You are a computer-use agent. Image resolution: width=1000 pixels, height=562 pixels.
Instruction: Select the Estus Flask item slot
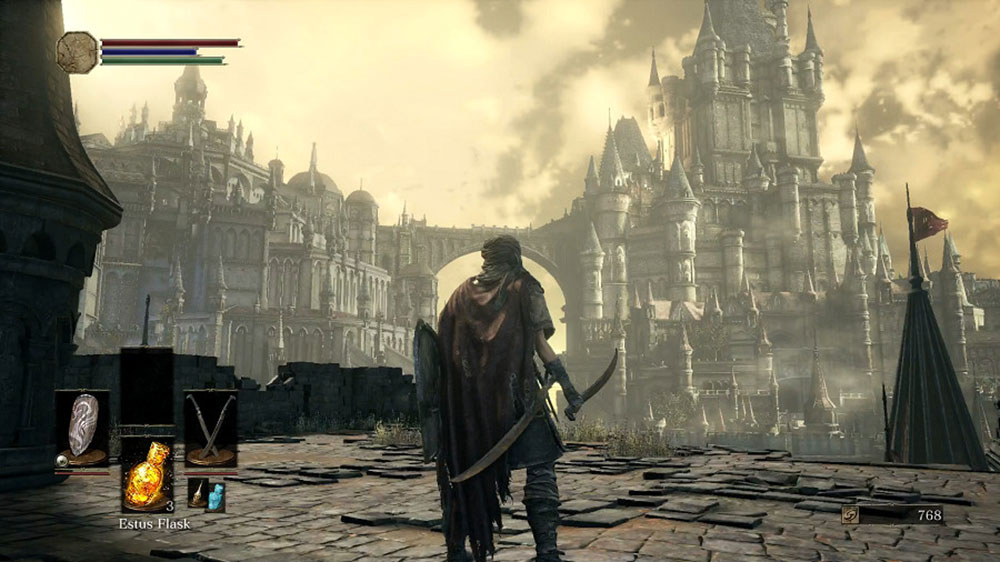146,474
